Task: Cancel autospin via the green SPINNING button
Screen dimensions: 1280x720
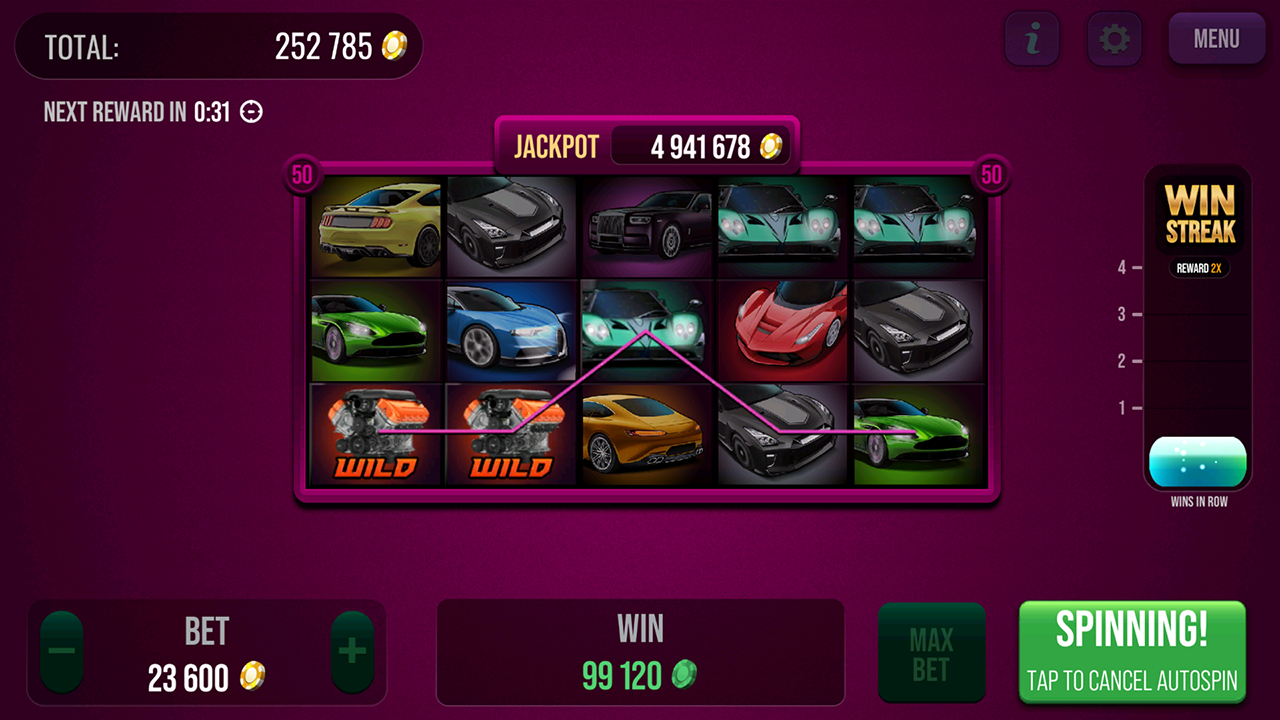Action: 1132,651
